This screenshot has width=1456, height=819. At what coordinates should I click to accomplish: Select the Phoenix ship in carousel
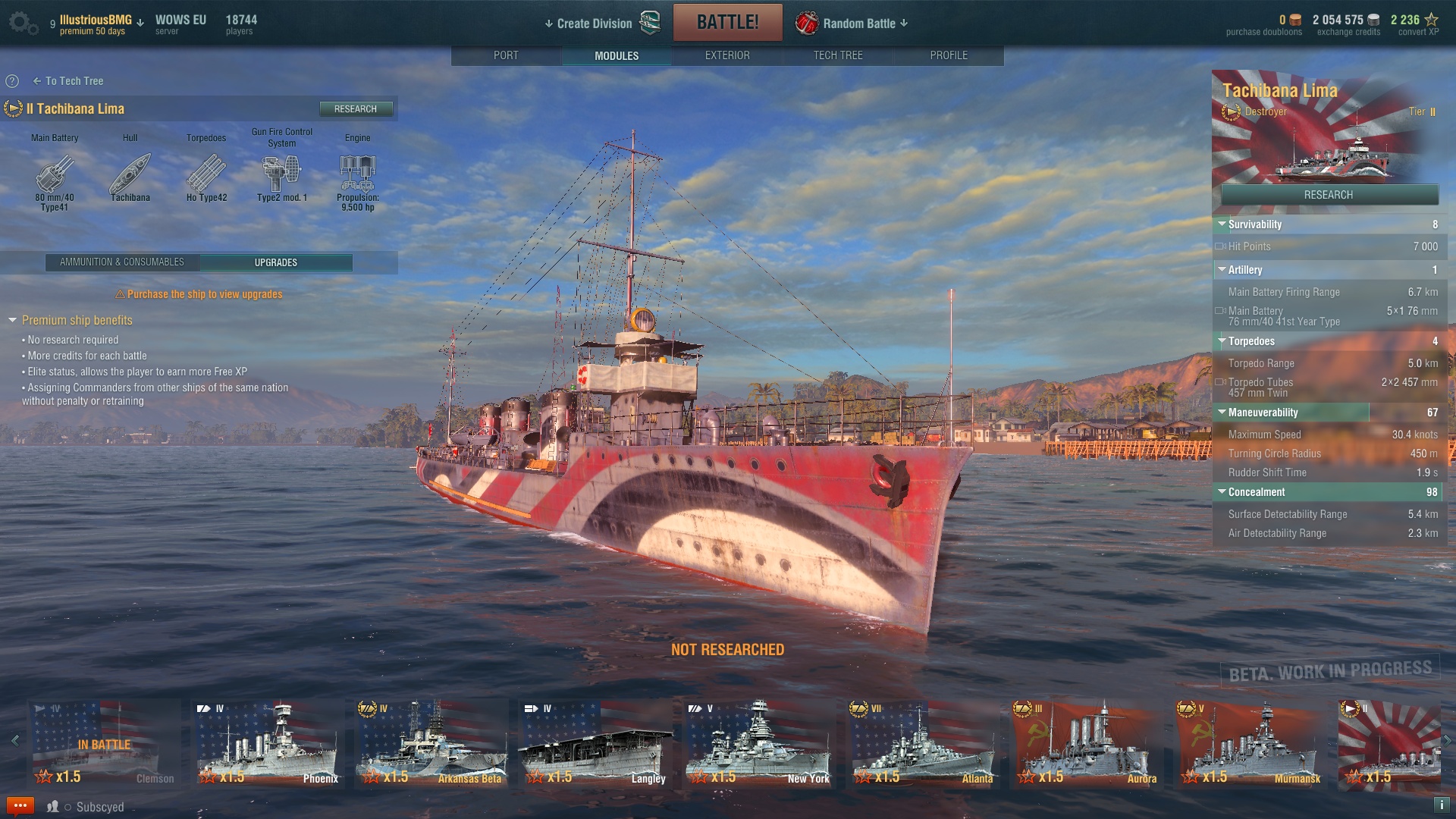[268, 743]
